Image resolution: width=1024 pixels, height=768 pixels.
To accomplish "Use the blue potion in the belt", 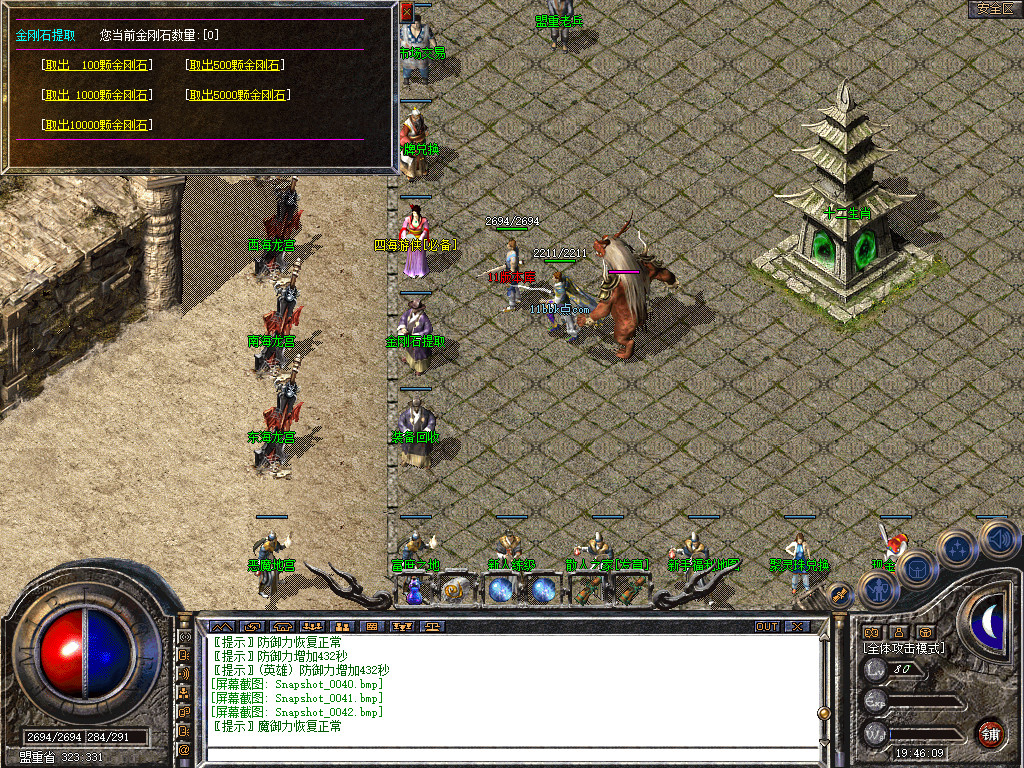I will point(412,591).
